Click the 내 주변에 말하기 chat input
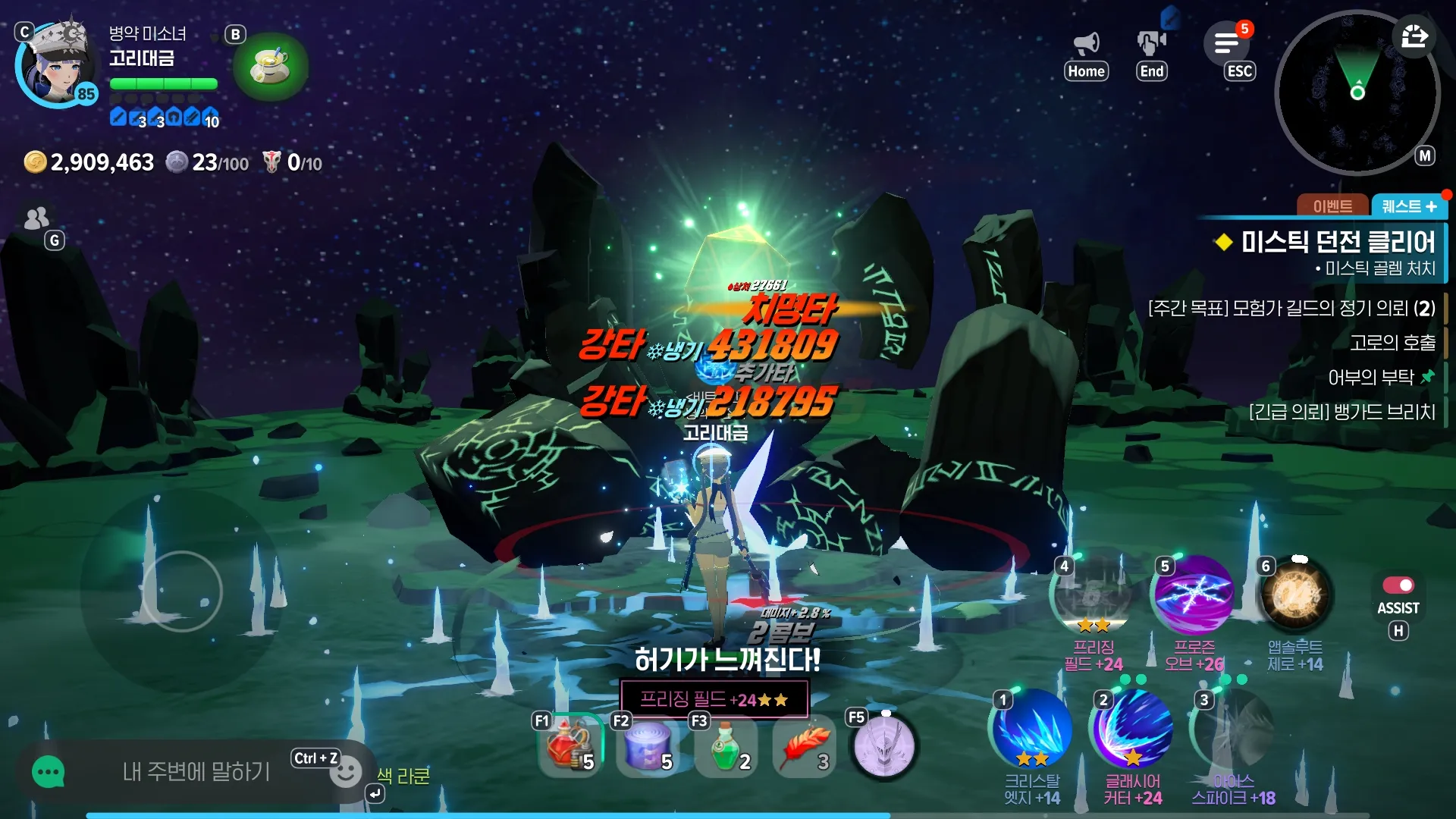This screenshot has width=1456, height=819. 196,772
